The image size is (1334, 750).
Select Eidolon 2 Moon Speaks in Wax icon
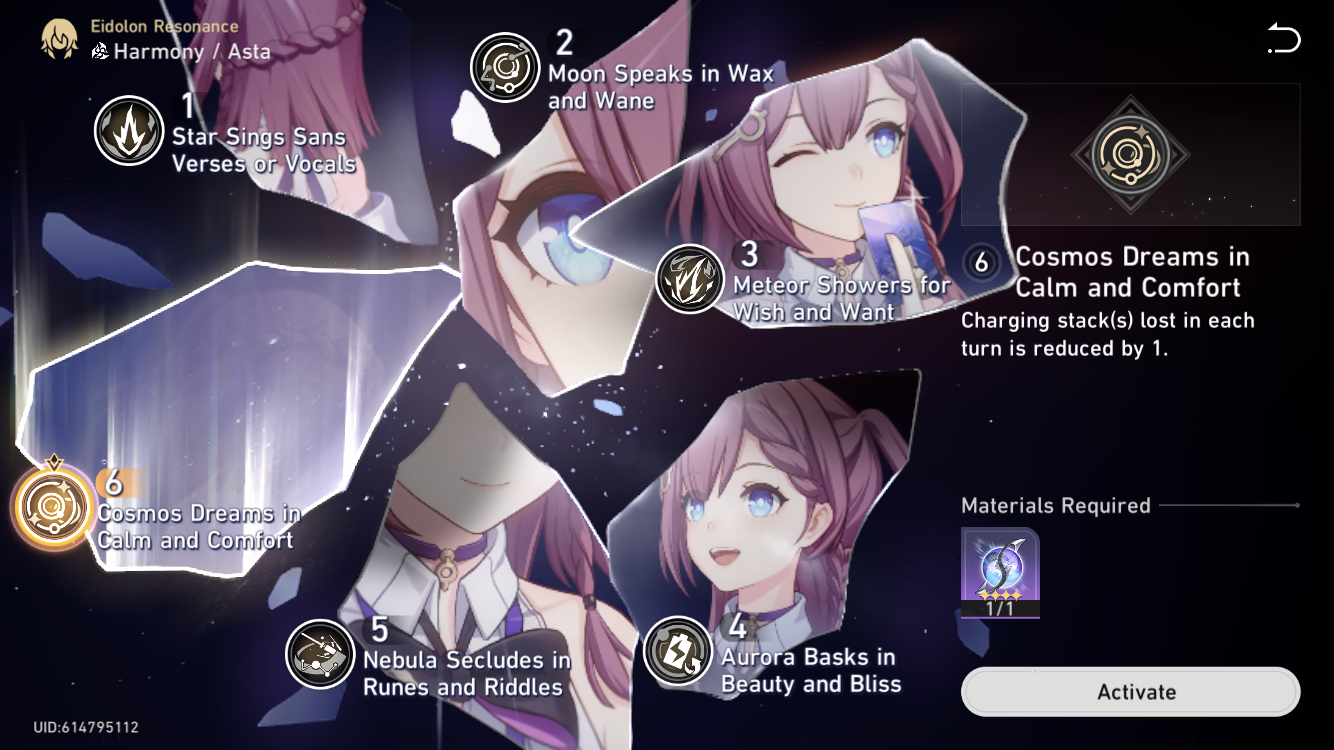(x=506, y=68)
